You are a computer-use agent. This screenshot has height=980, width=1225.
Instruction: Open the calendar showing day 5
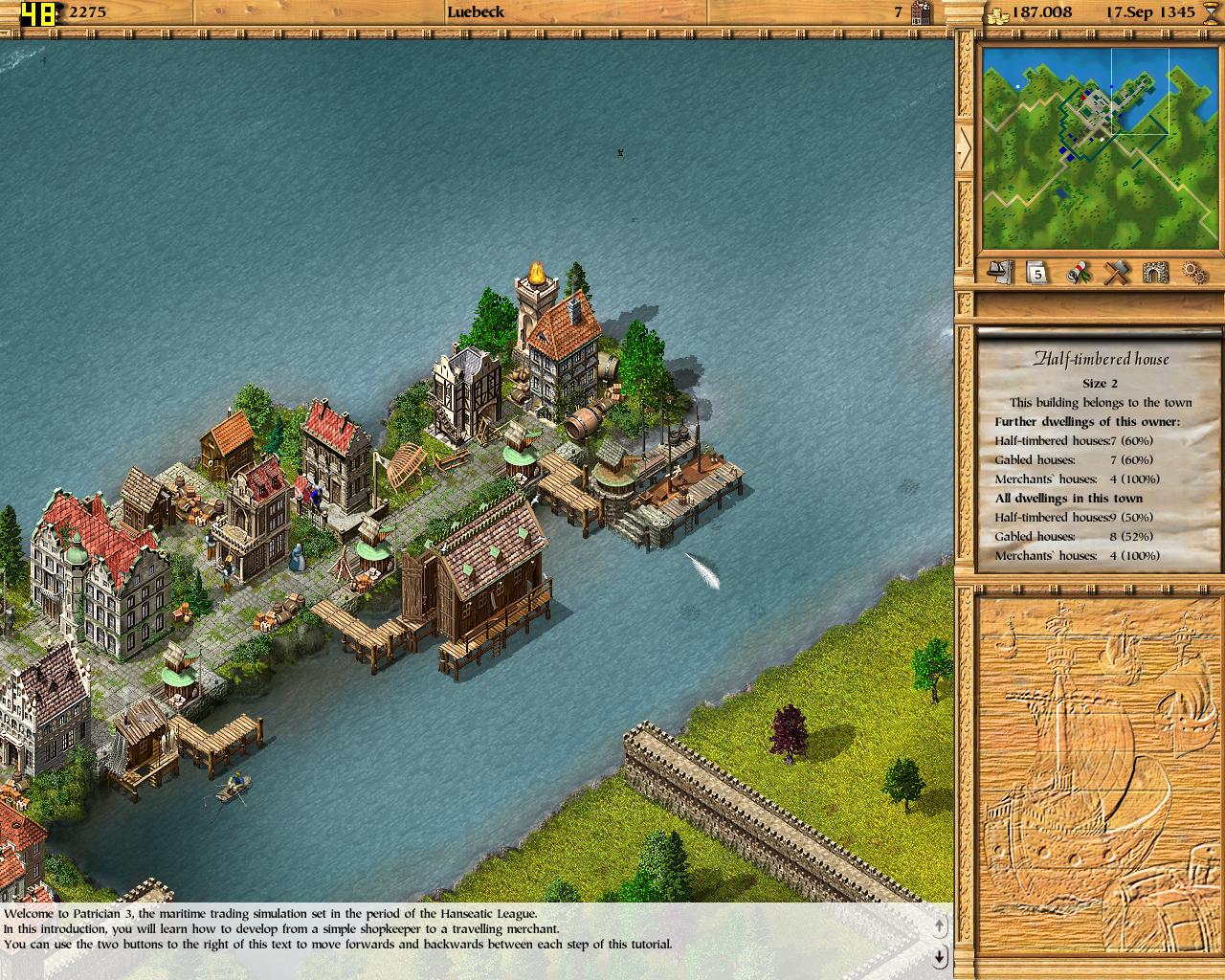pyautogui.click(x=1036, y=274)
